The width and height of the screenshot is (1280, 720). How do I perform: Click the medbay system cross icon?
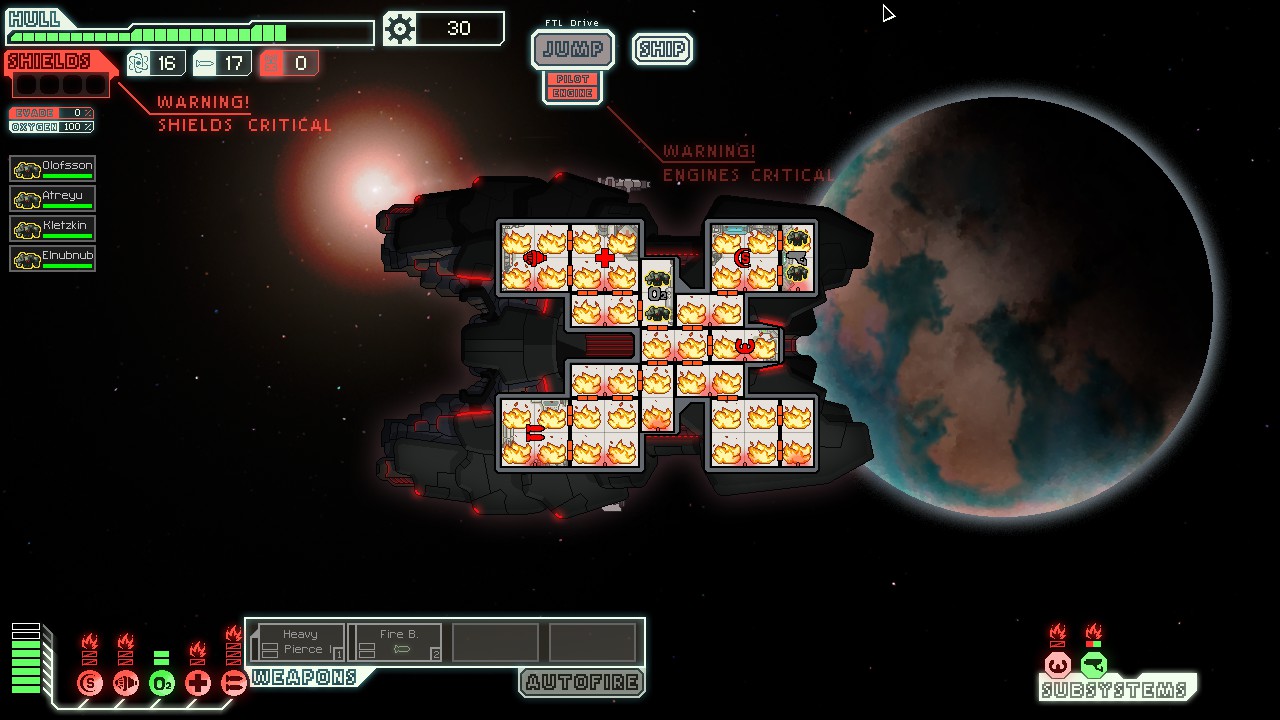point(198,684)
